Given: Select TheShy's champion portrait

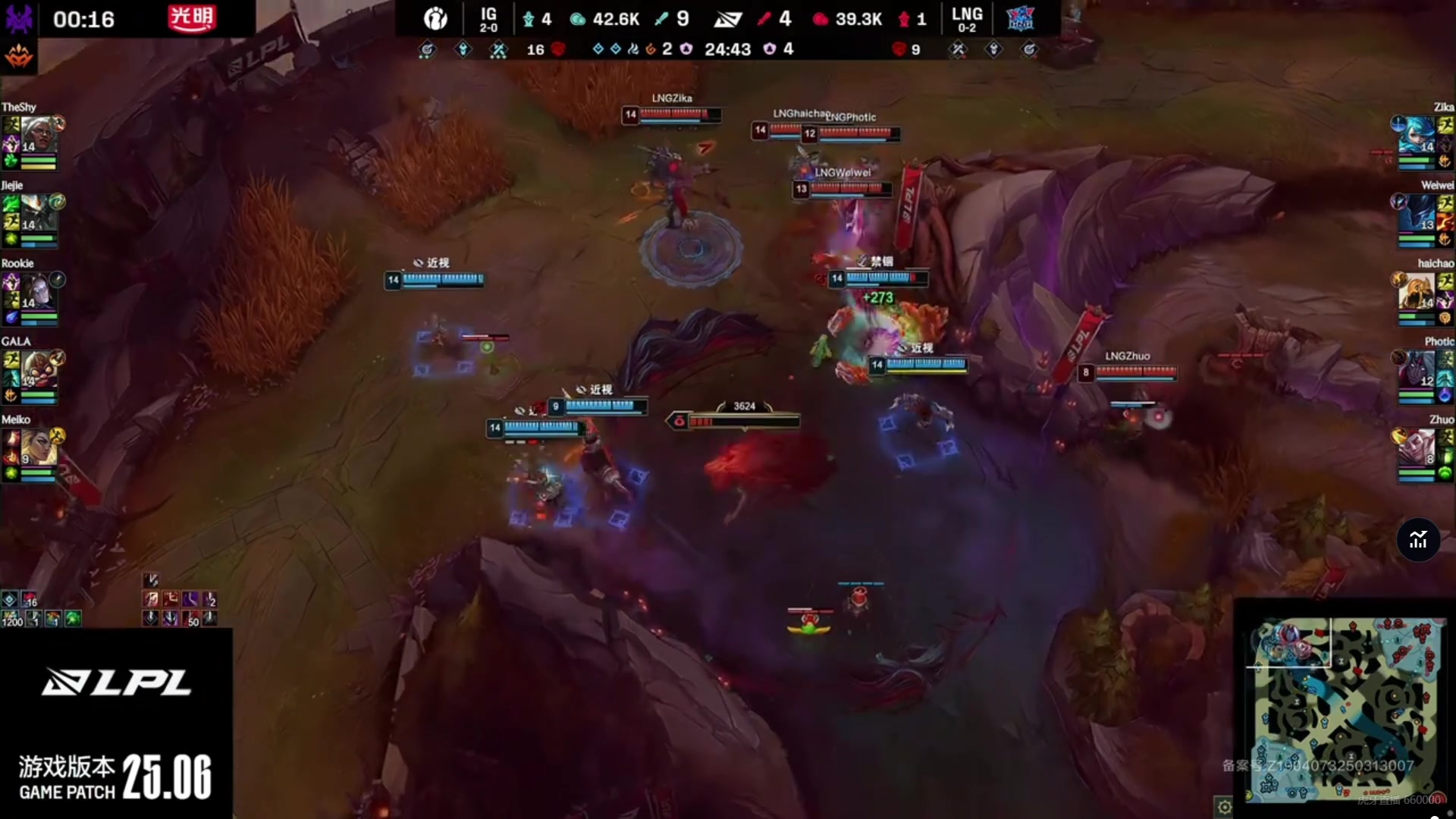Looking at the screenshot, I should tap(36, 135).
